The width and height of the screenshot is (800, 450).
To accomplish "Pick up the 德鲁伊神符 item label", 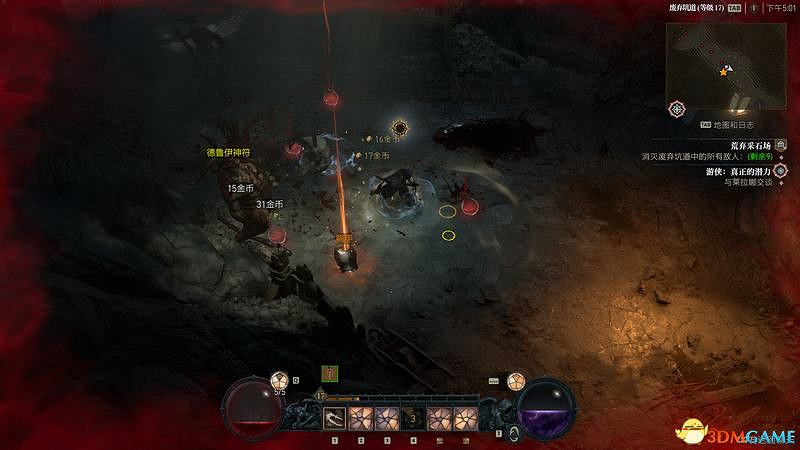I will (226, 153).
